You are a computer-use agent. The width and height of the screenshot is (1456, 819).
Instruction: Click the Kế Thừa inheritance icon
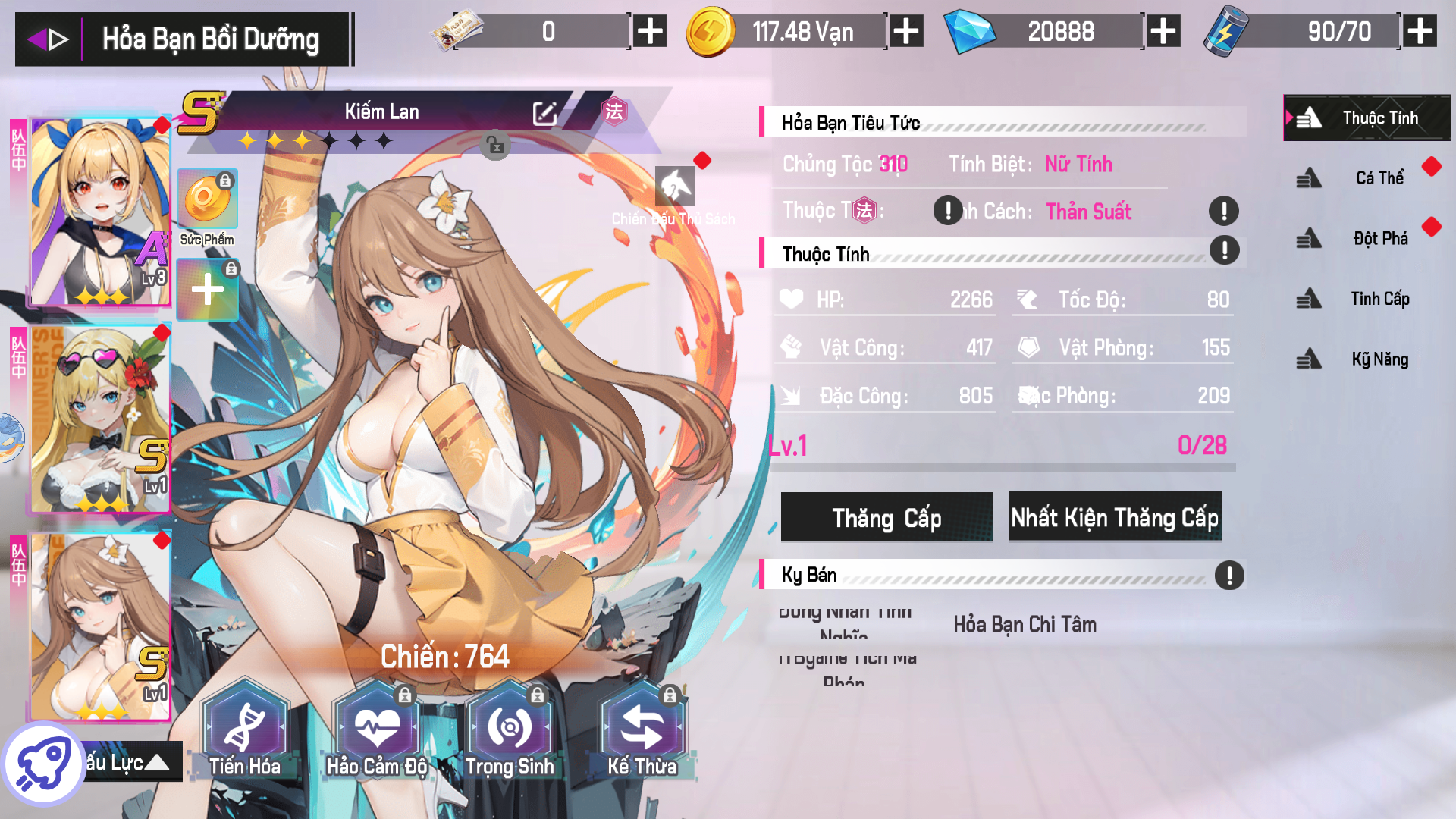click(643, 726)
